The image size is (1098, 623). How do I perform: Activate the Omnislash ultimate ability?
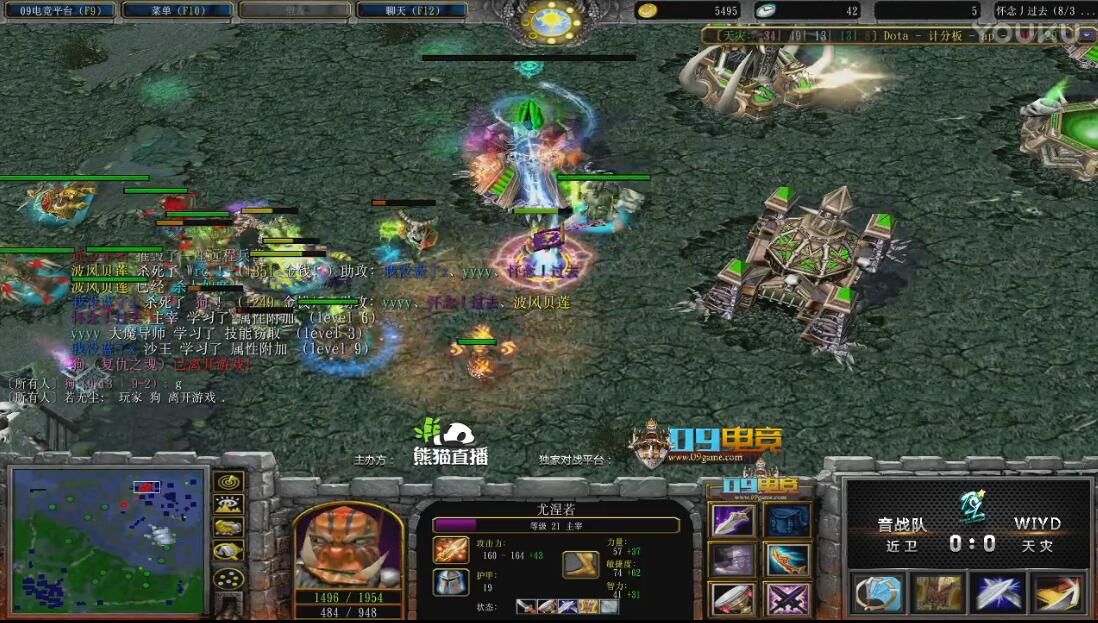(1058, 592)
